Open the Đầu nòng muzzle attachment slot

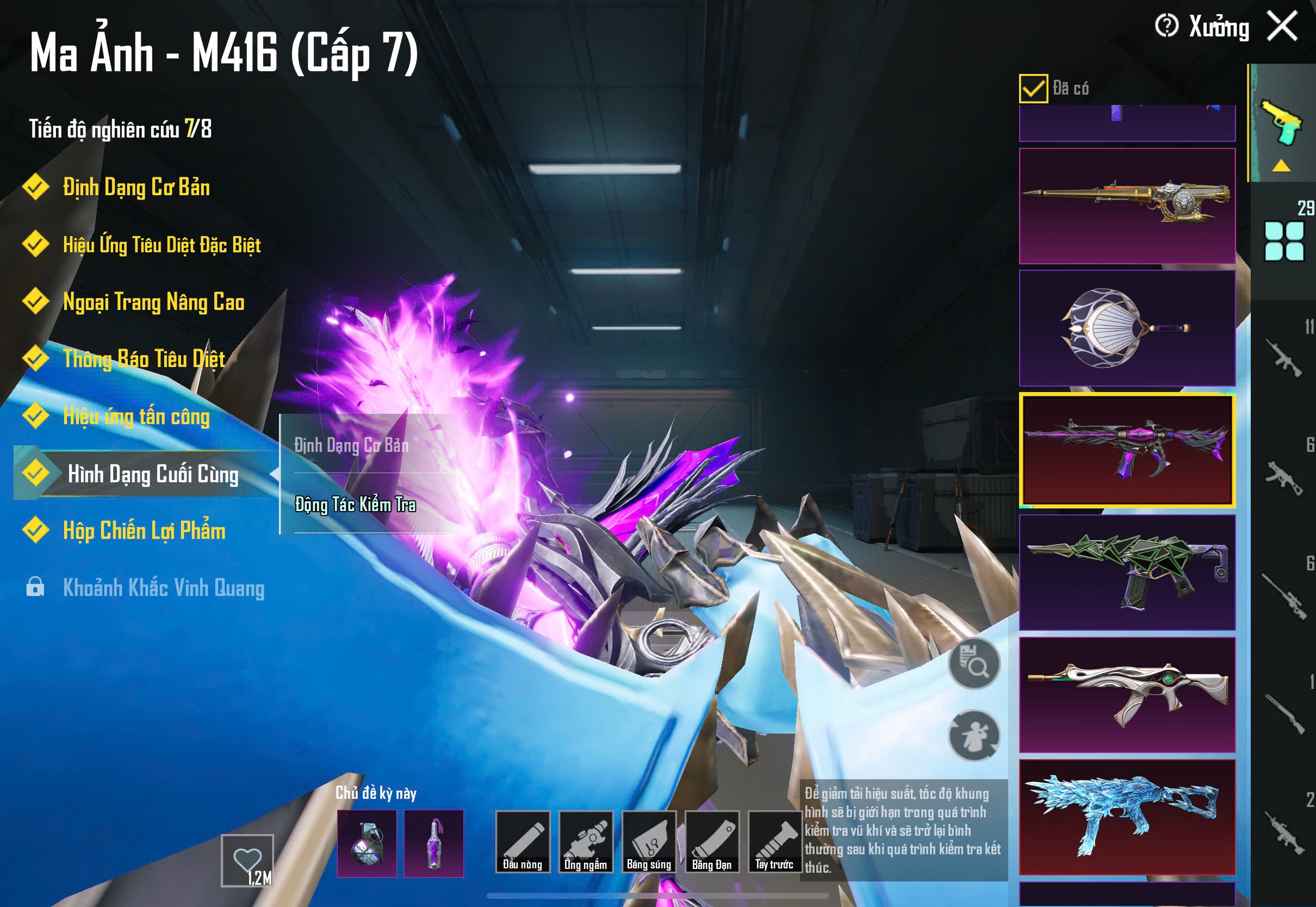523,842
